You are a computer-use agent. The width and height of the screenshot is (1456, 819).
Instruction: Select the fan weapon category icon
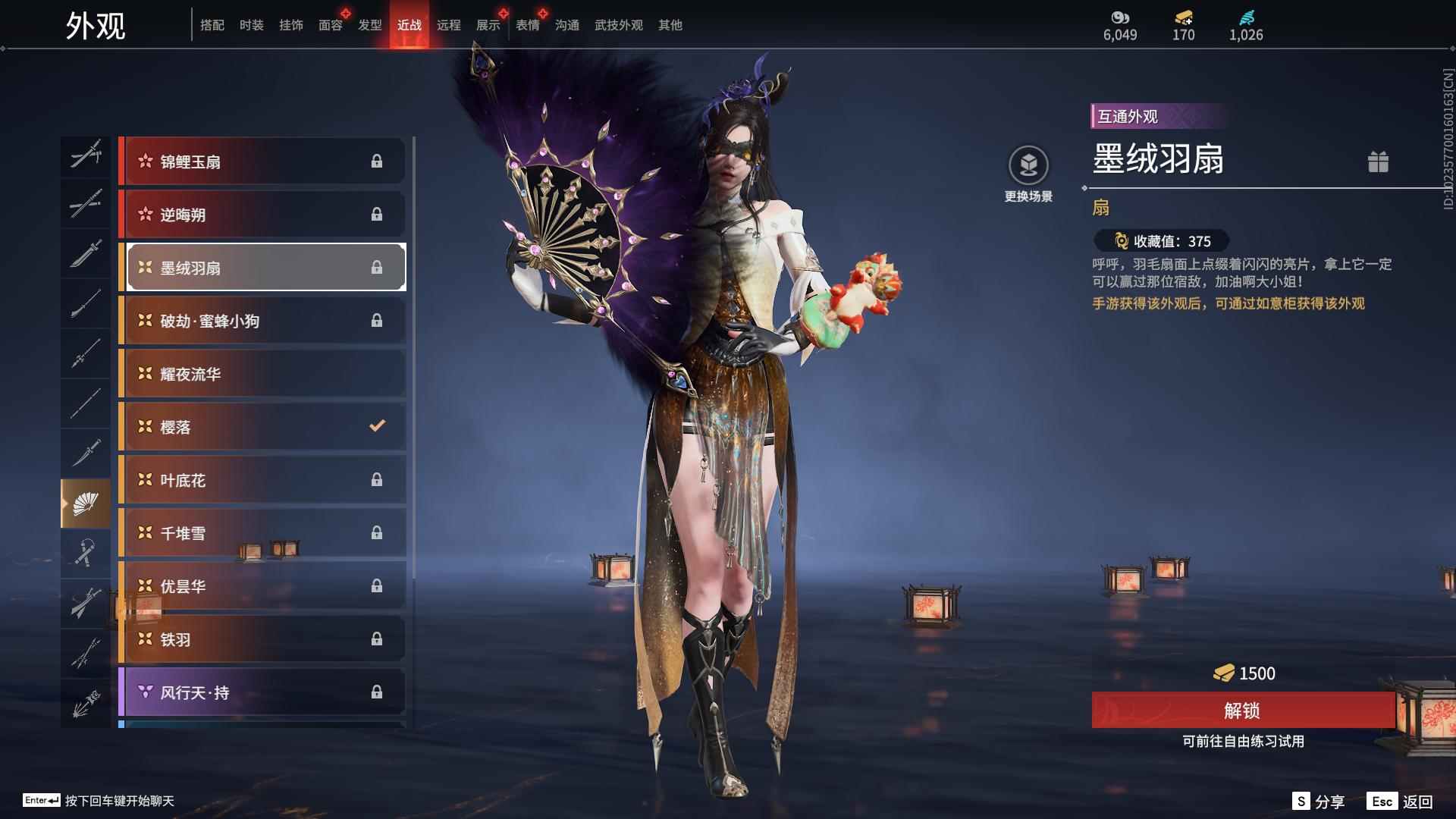[85, 503]
